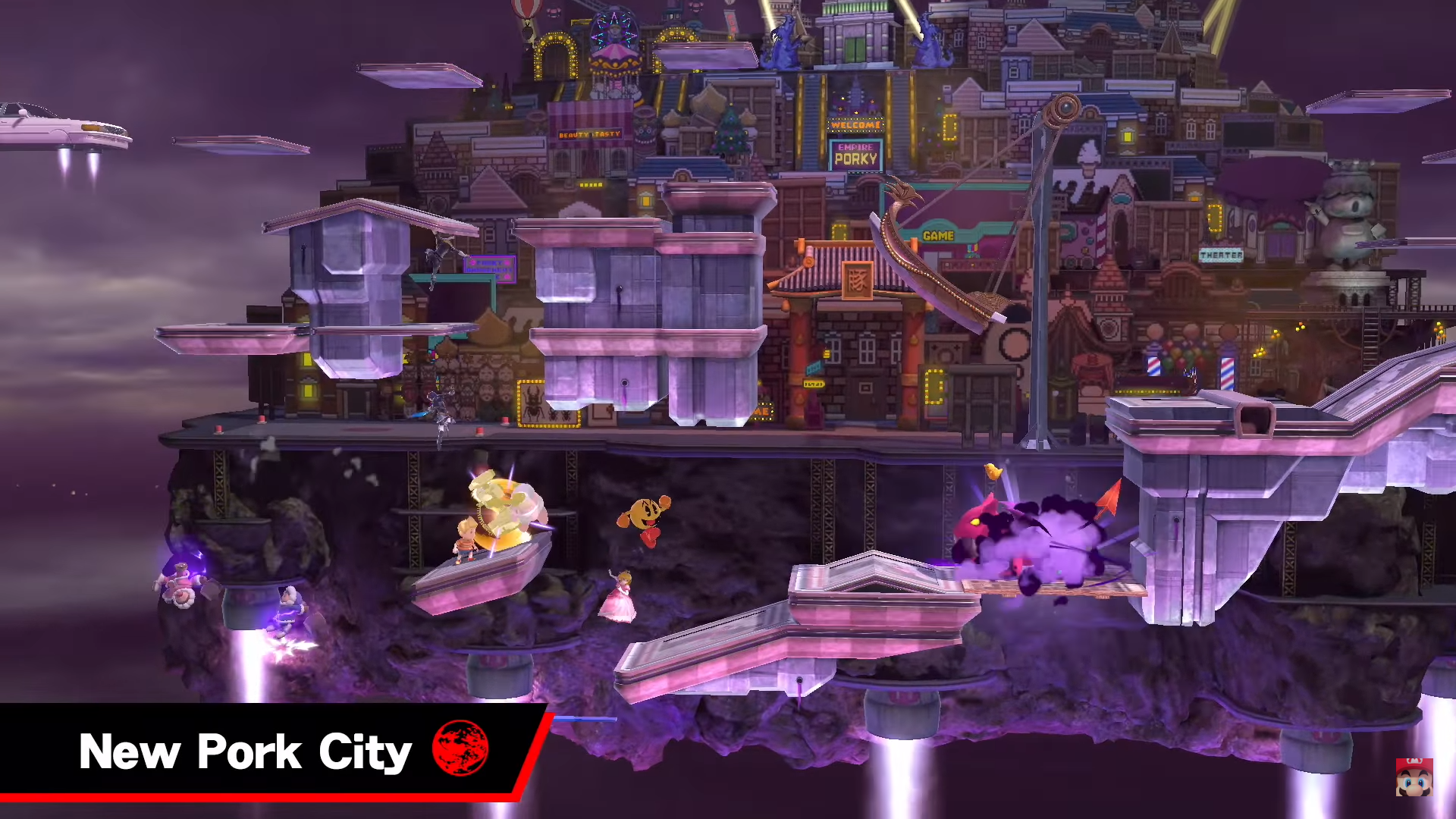Click the Mario face watermark icon
The image size is (1456, 819).
[x=1414, y=777]
